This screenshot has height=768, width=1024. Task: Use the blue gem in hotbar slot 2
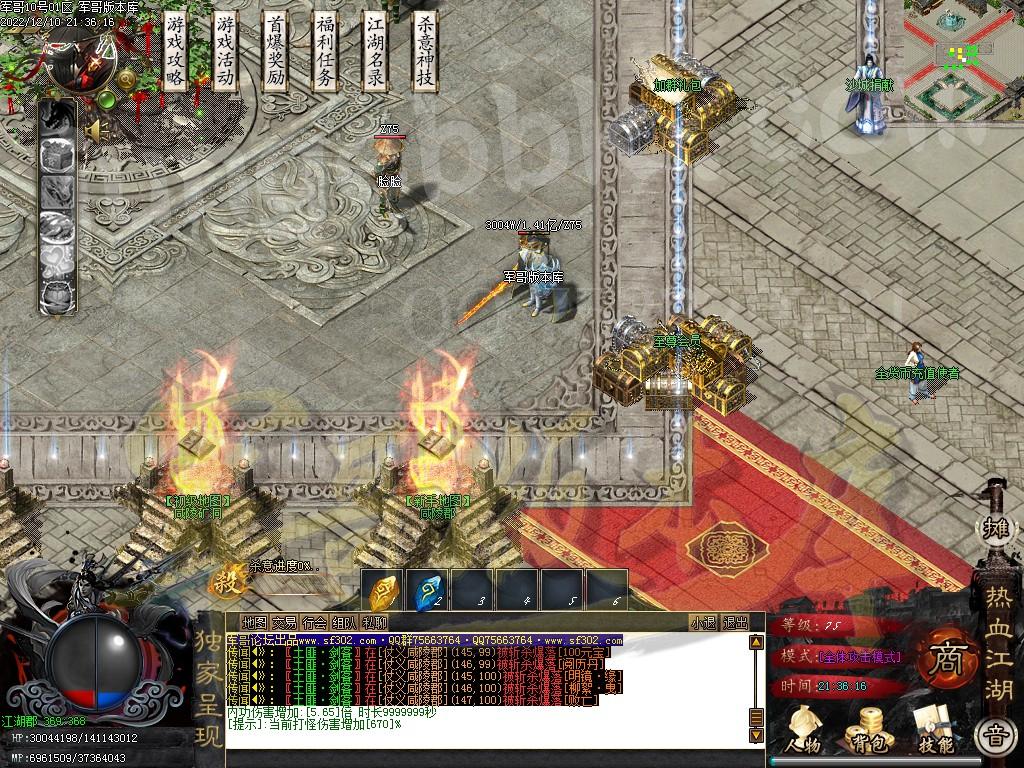(428, 592)
